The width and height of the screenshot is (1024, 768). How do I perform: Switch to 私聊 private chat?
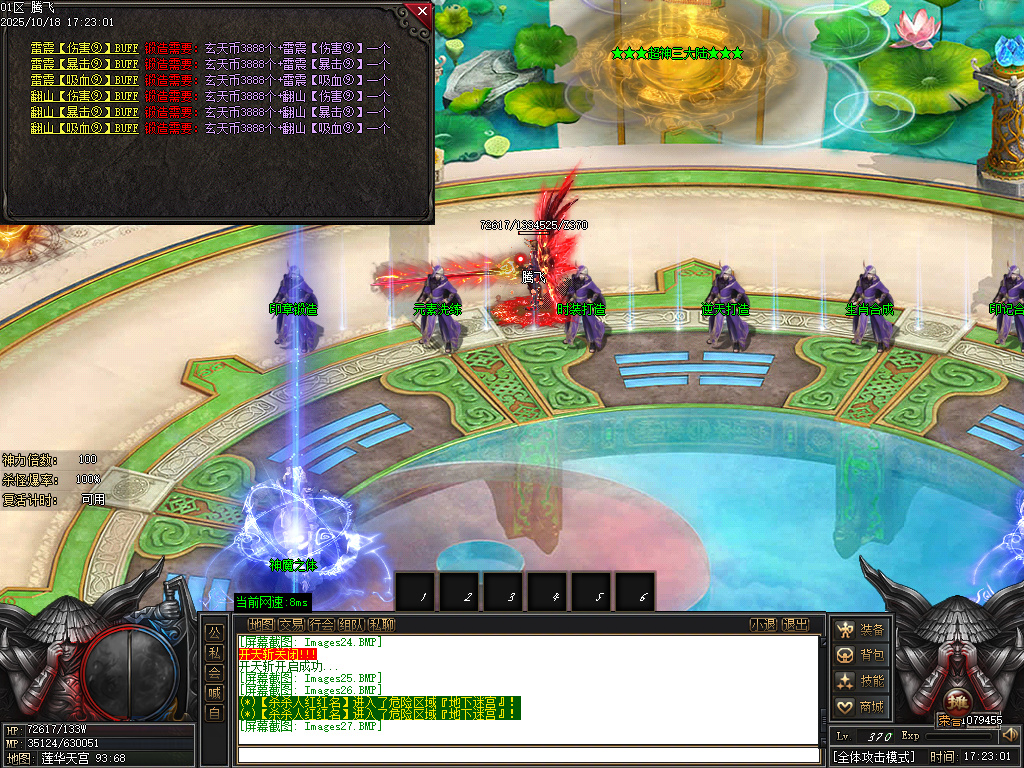point(381,625)
